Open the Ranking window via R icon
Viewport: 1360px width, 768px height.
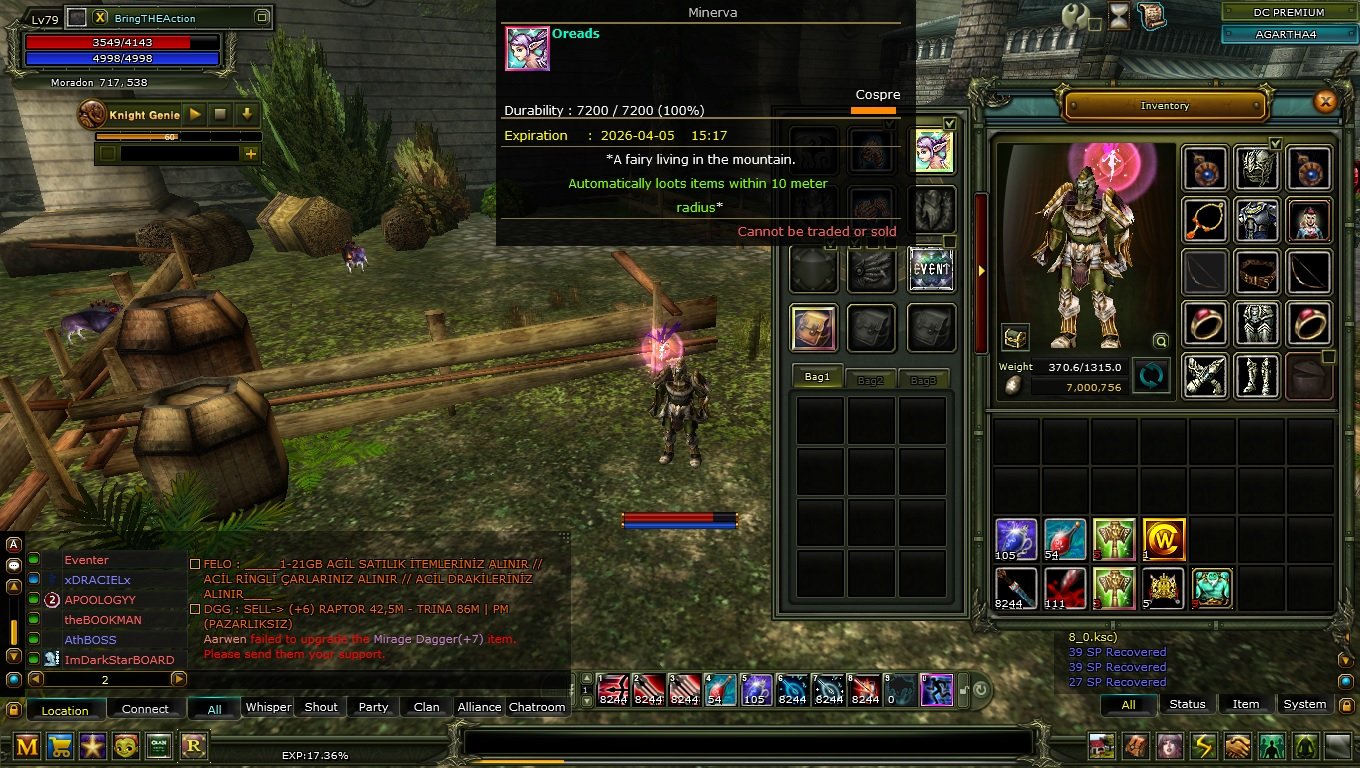192,746
